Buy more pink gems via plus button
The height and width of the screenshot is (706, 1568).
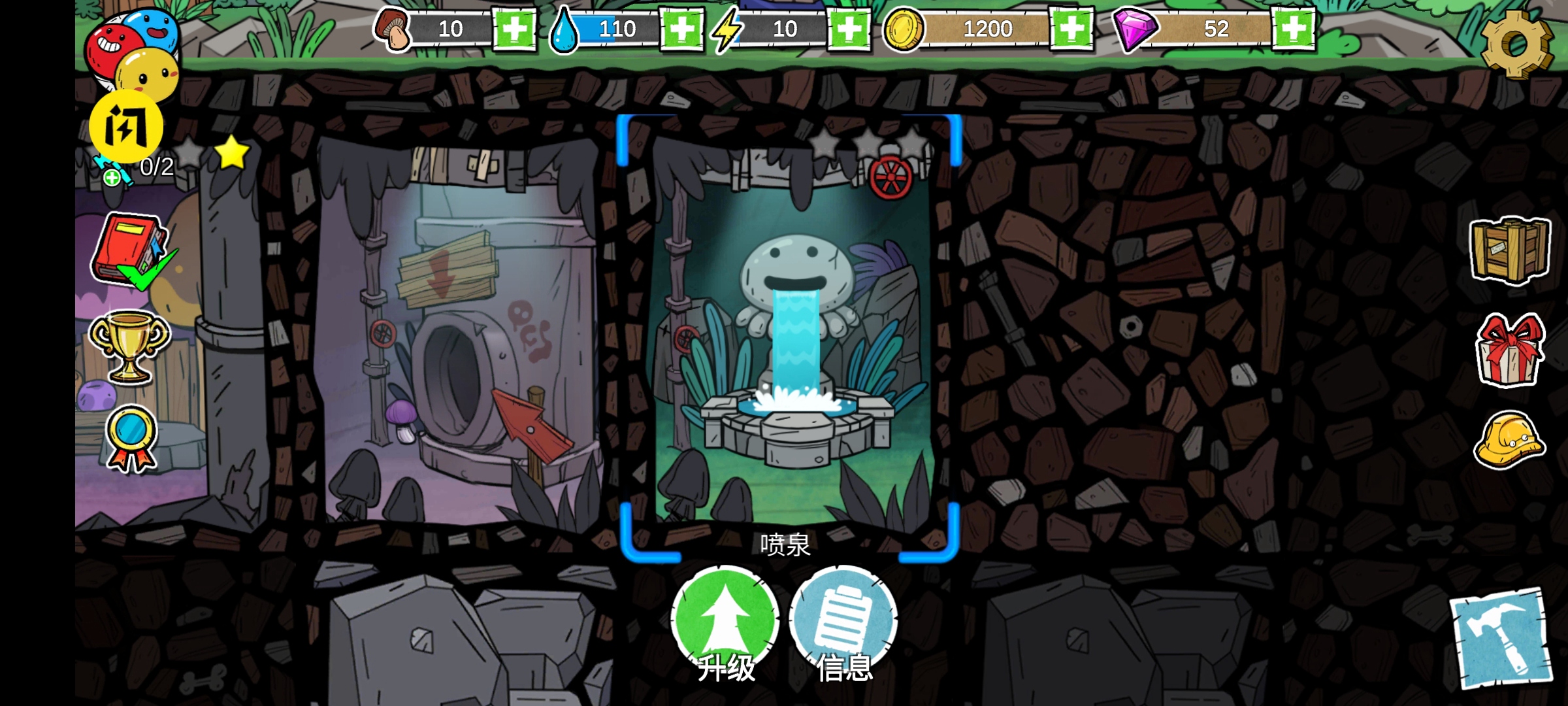pyautogui.click(x=1294, y=29)
